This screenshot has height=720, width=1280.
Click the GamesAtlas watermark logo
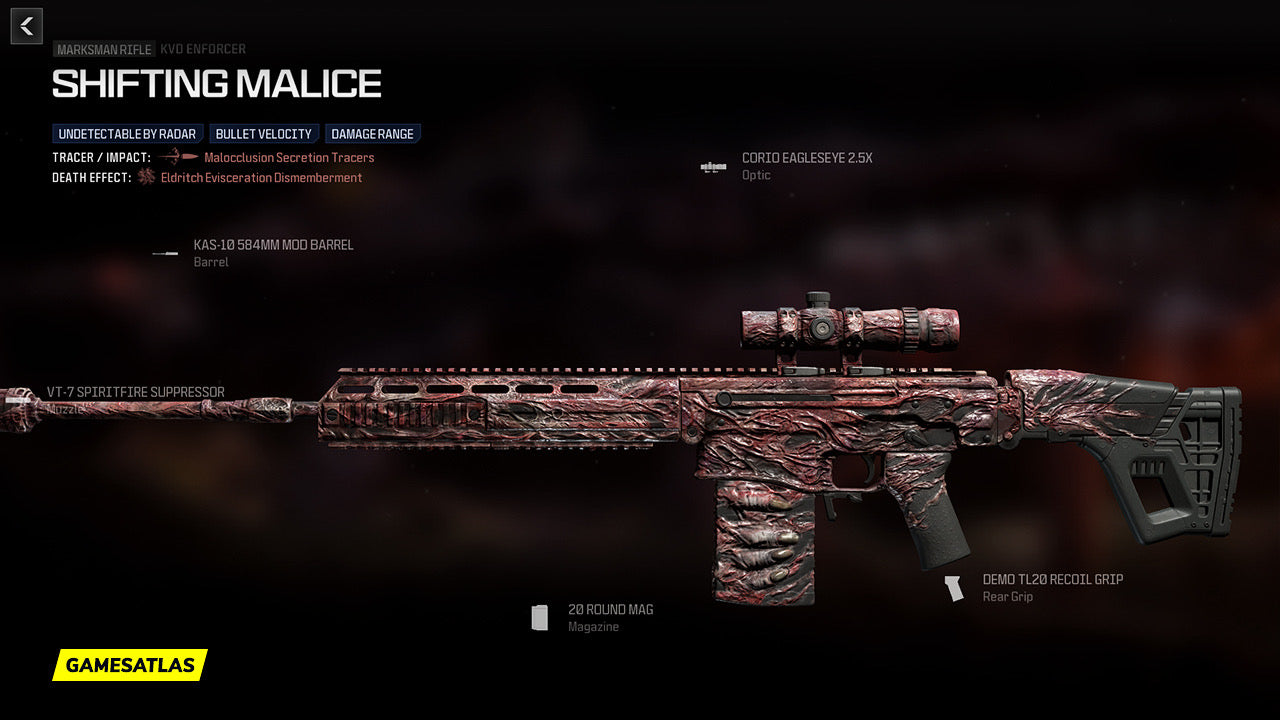pos(130,665)
